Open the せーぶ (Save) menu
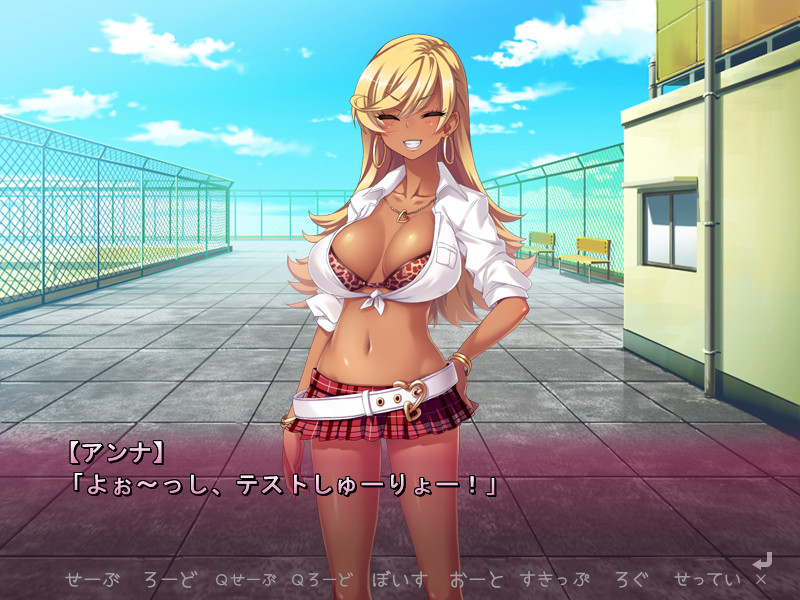This screenshot has width=800, height=600. click(92, 579)
